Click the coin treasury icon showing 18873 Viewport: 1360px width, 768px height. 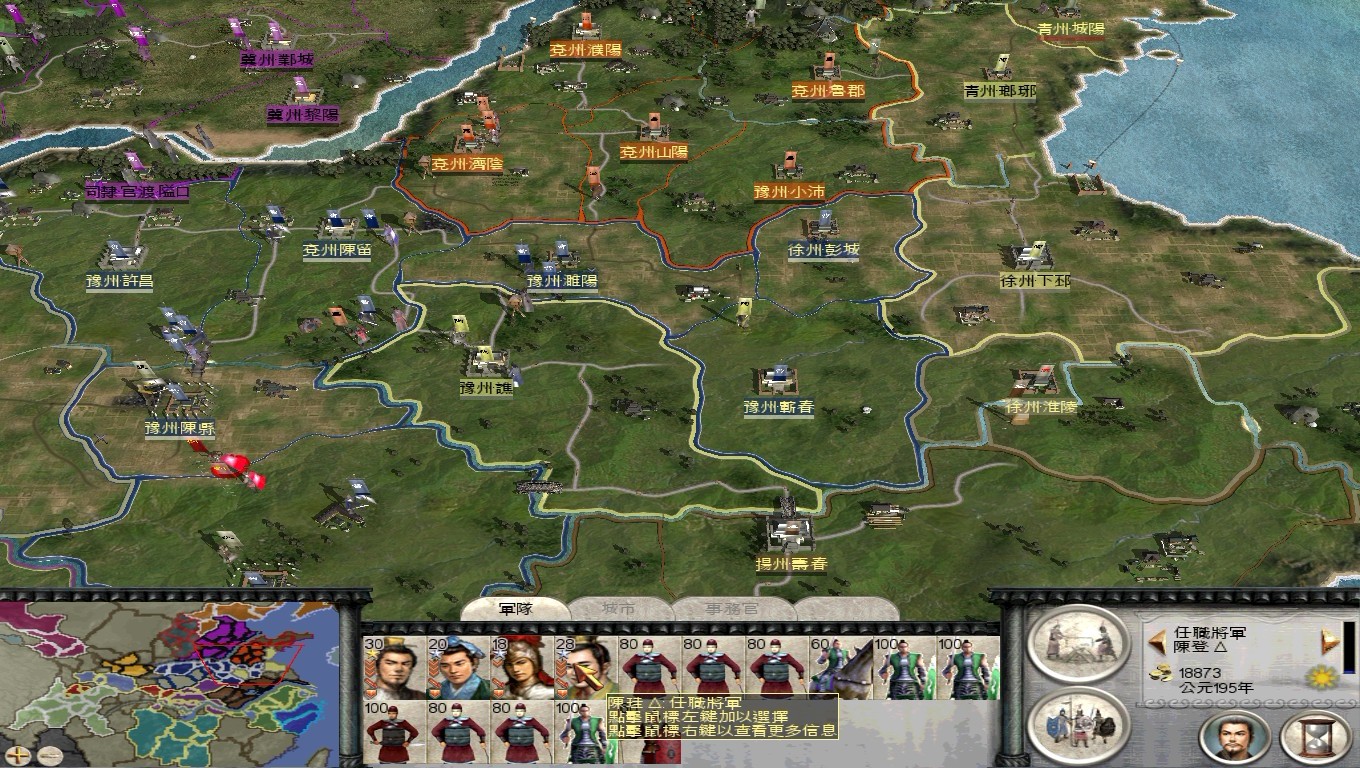pos(1160,672)
